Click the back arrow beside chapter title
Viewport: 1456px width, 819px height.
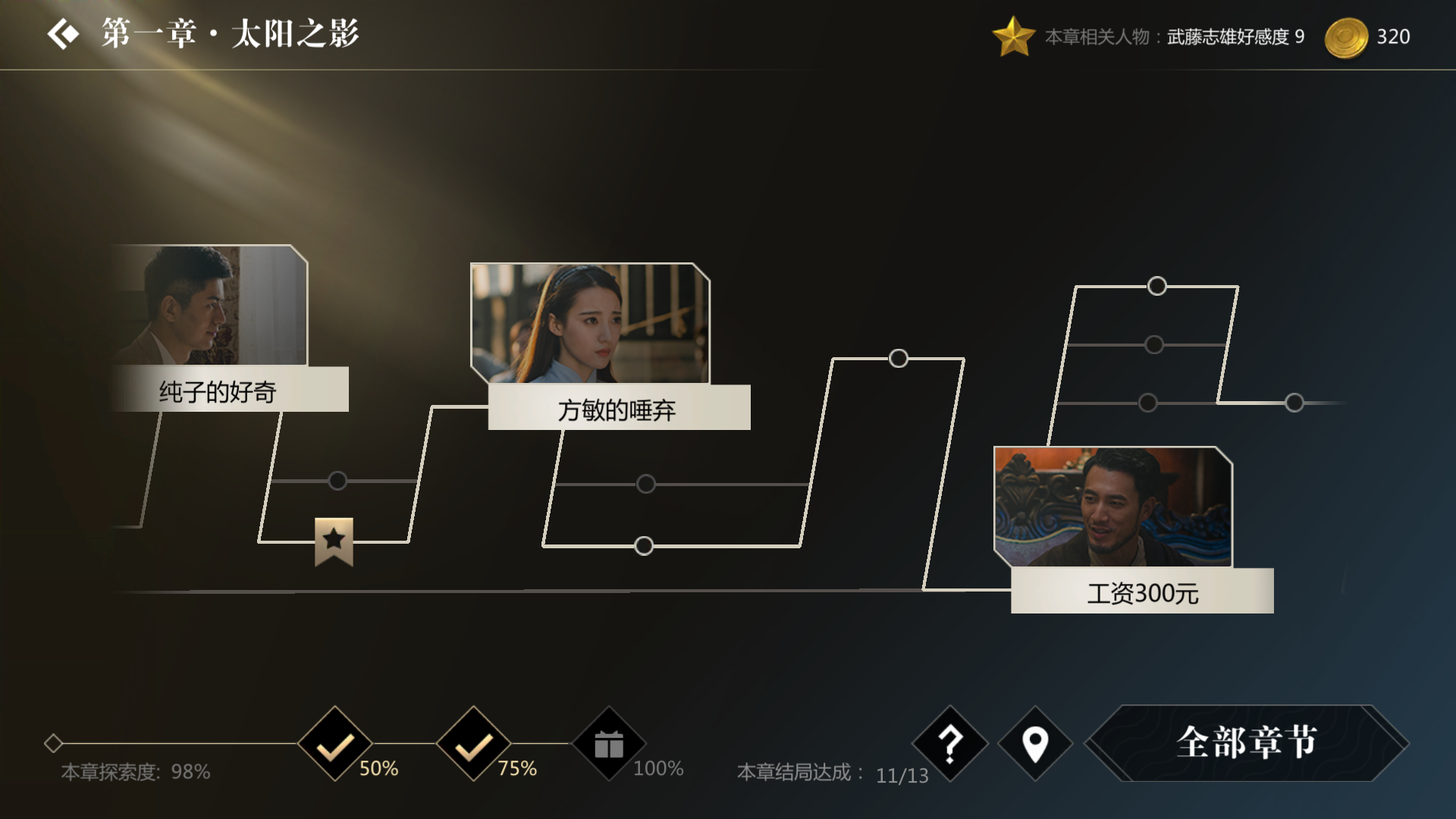coord(64,33)
